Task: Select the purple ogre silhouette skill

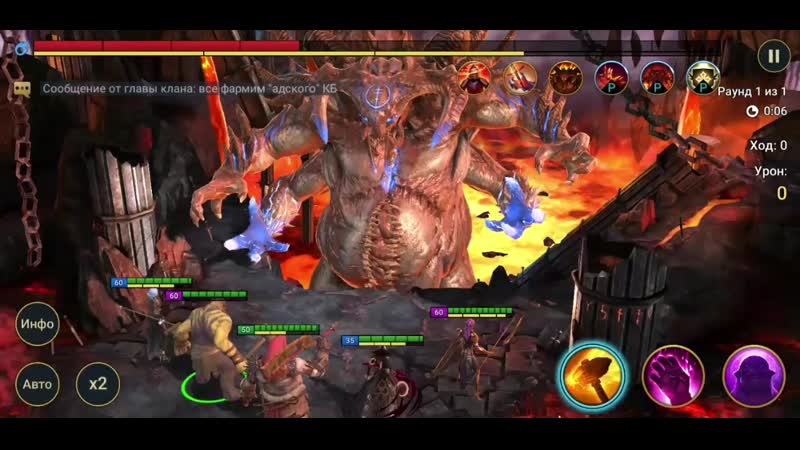Action: point(752,375)
